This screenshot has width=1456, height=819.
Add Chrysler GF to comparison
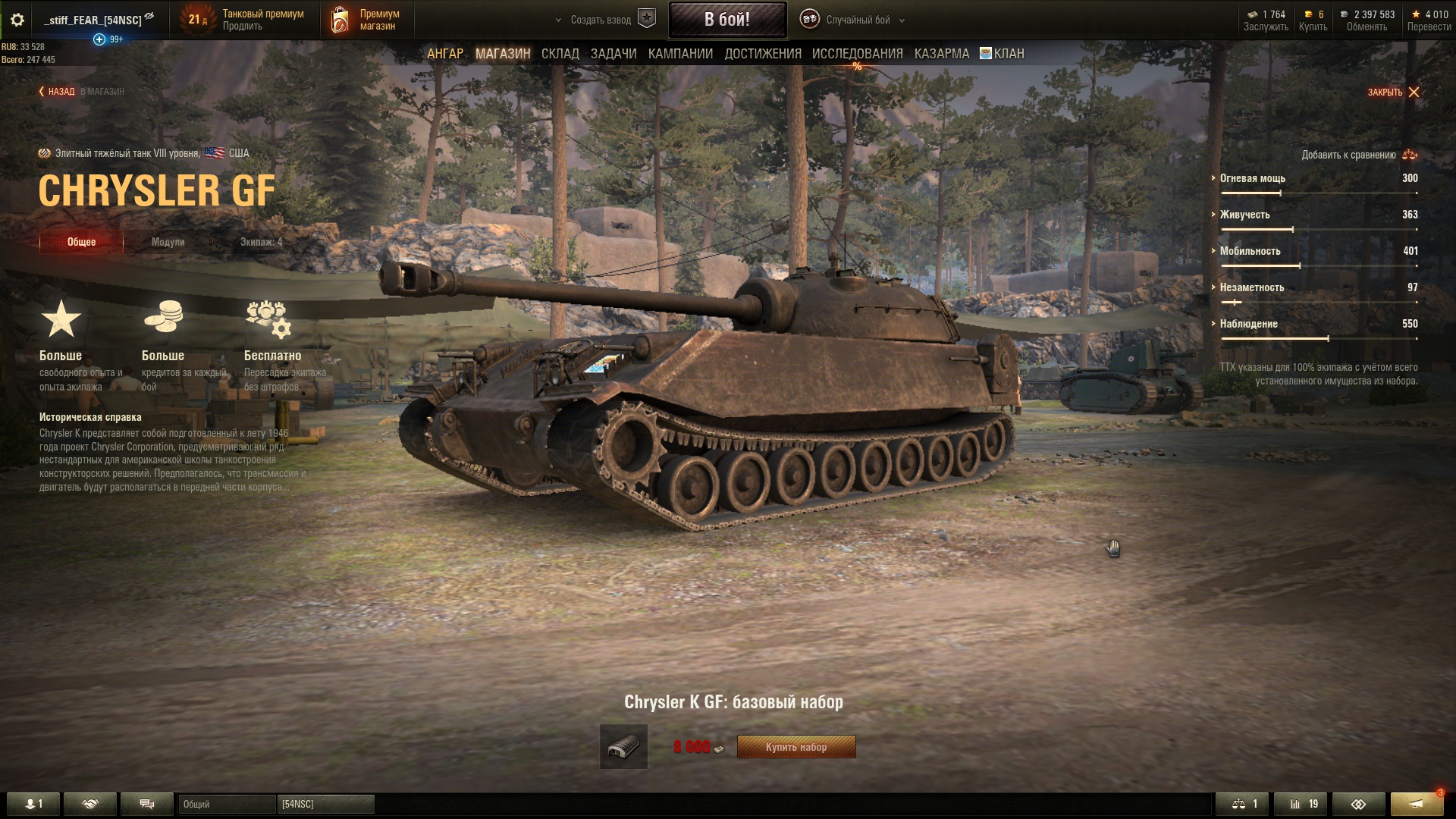coord(1358,155)
